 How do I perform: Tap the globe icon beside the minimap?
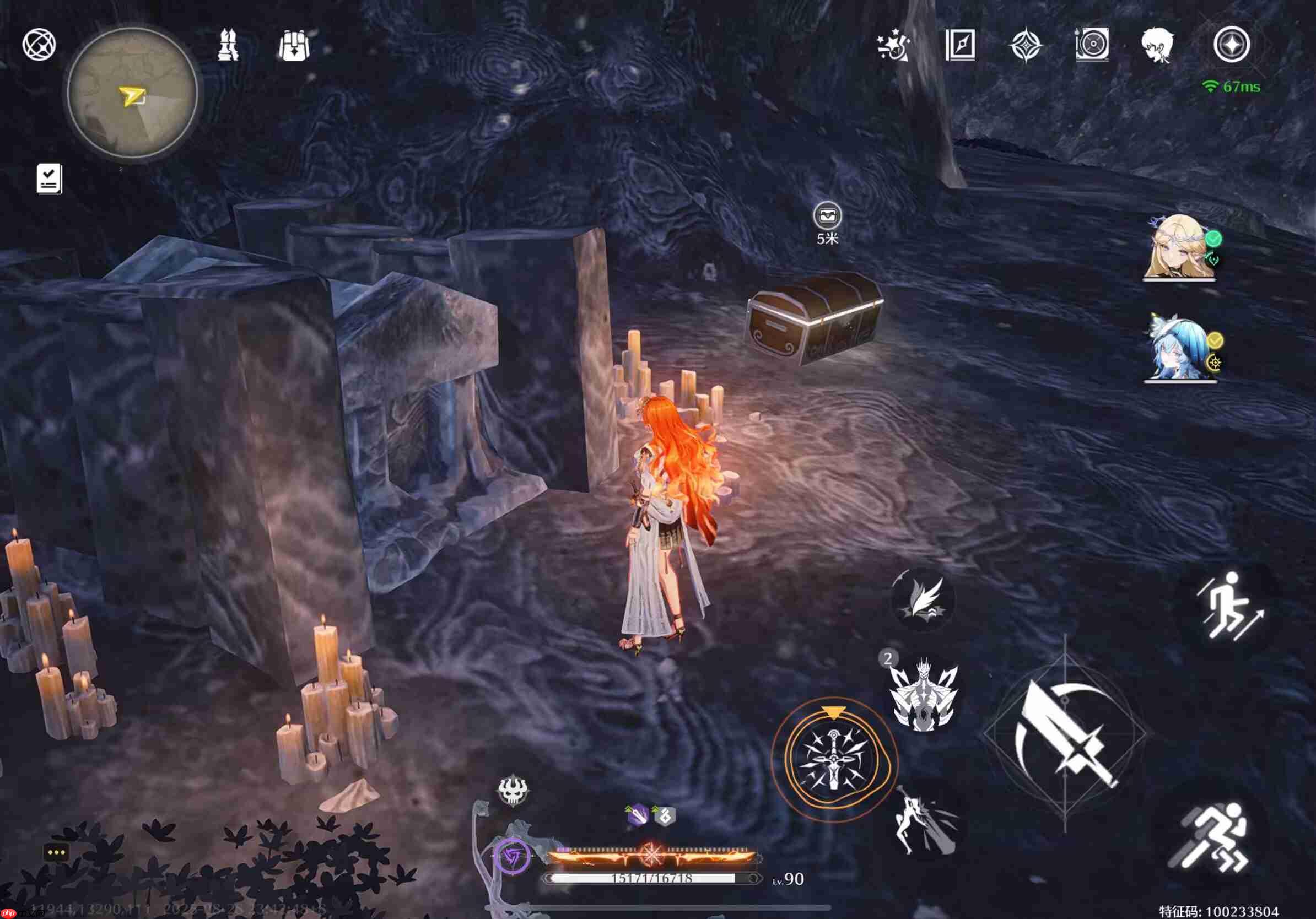(x=39, y=44)
